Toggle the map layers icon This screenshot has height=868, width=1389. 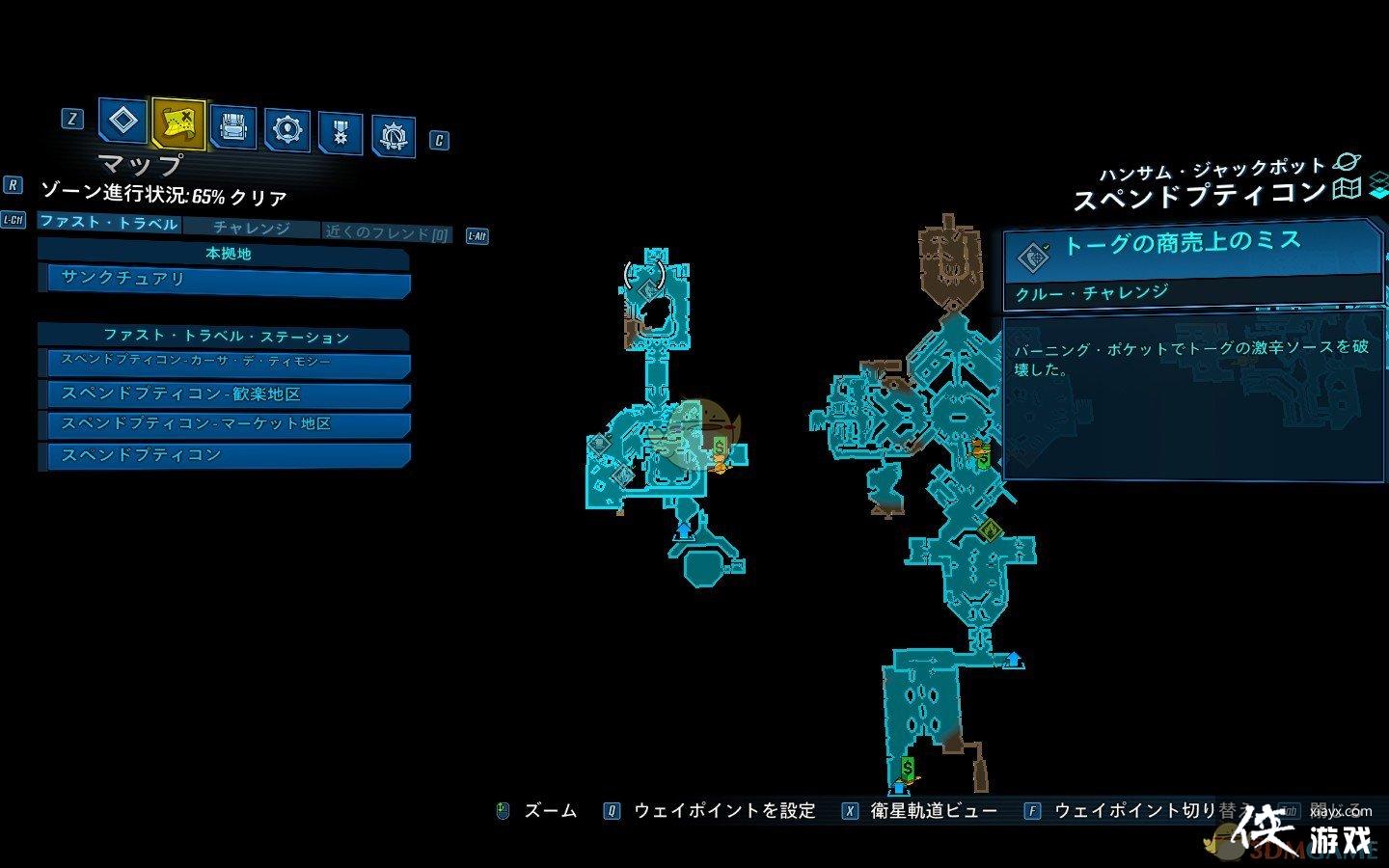(1378, 183)
